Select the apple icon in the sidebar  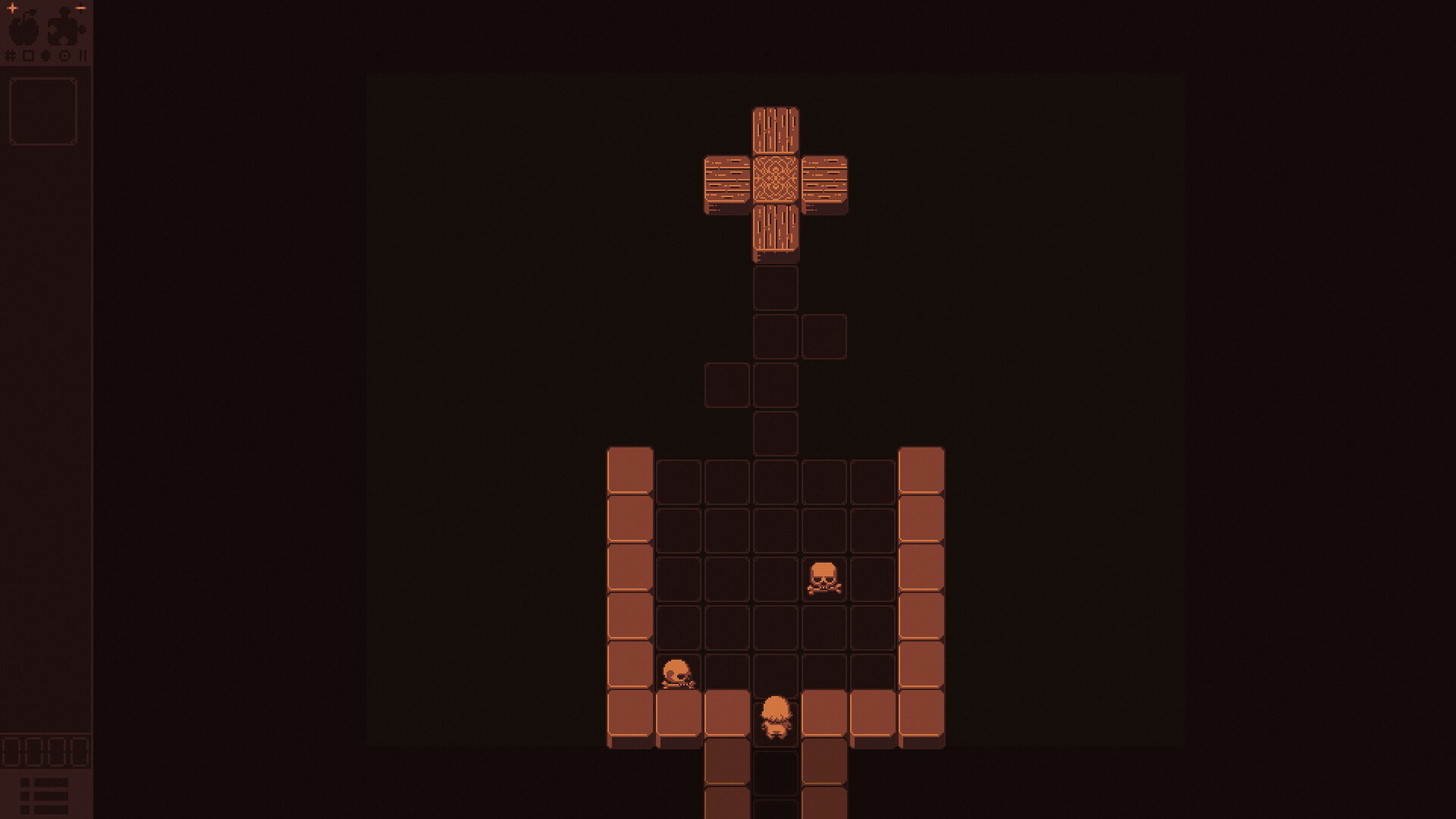[x=23, y=30]
